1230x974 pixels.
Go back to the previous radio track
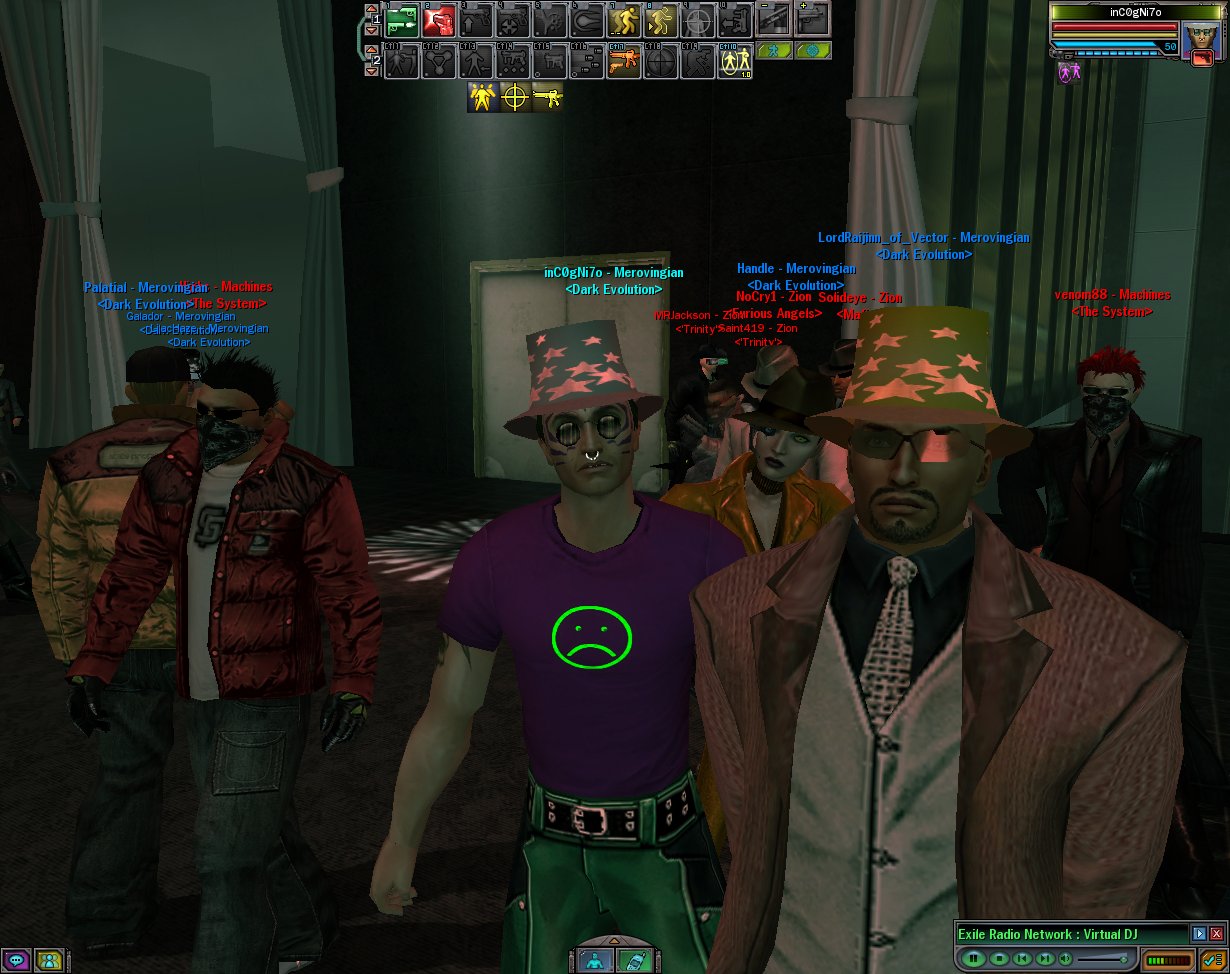coord(1021,959)
